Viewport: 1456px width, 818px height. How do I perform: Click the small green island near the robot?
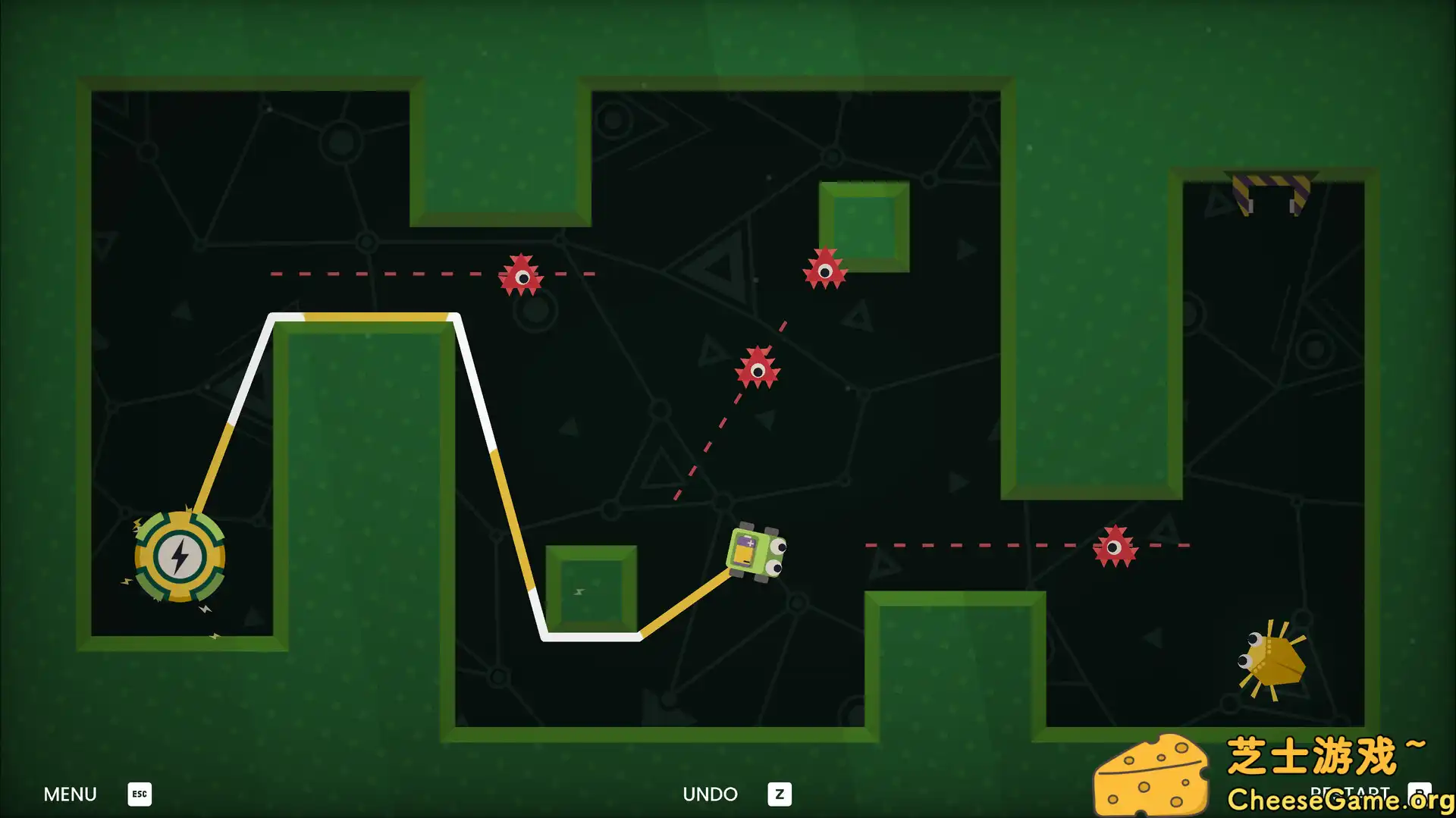[x=590, y=588]
